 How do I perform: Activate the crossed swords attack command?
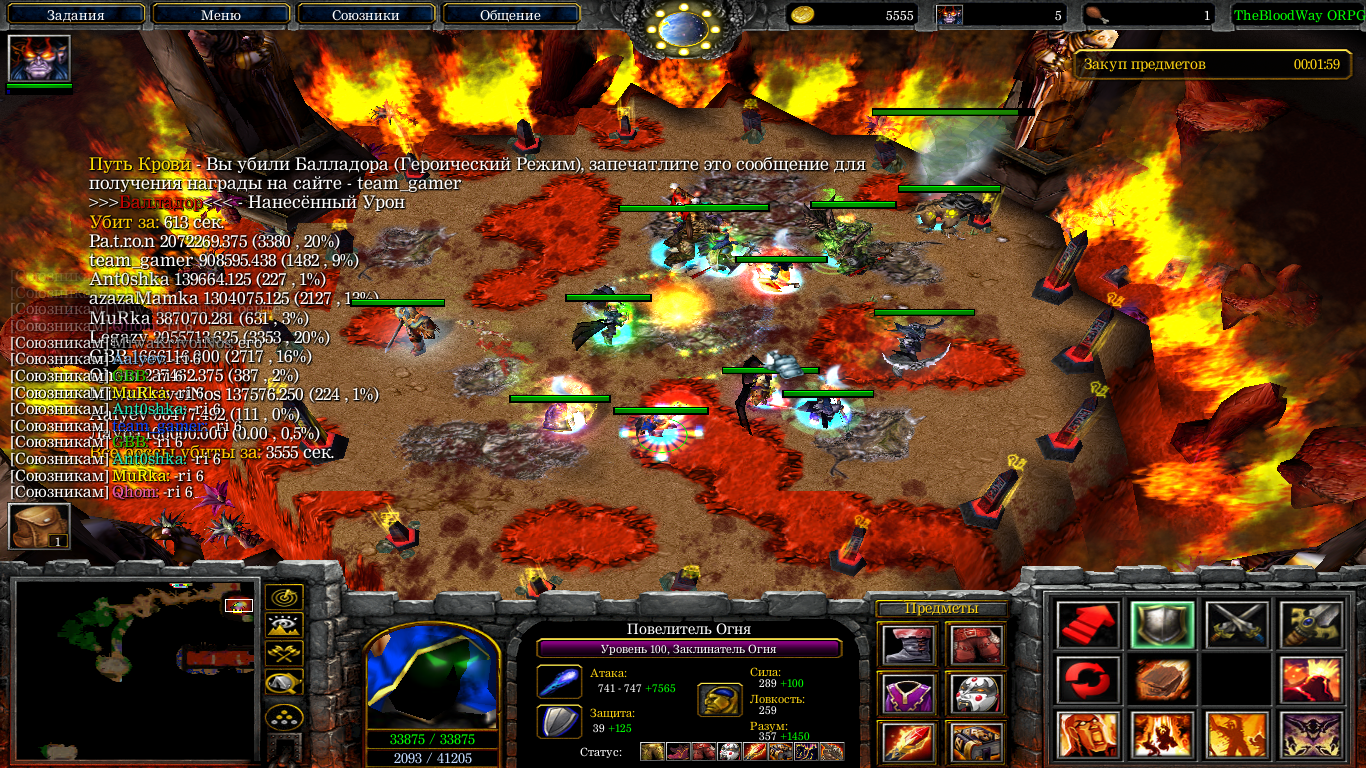1236,625
